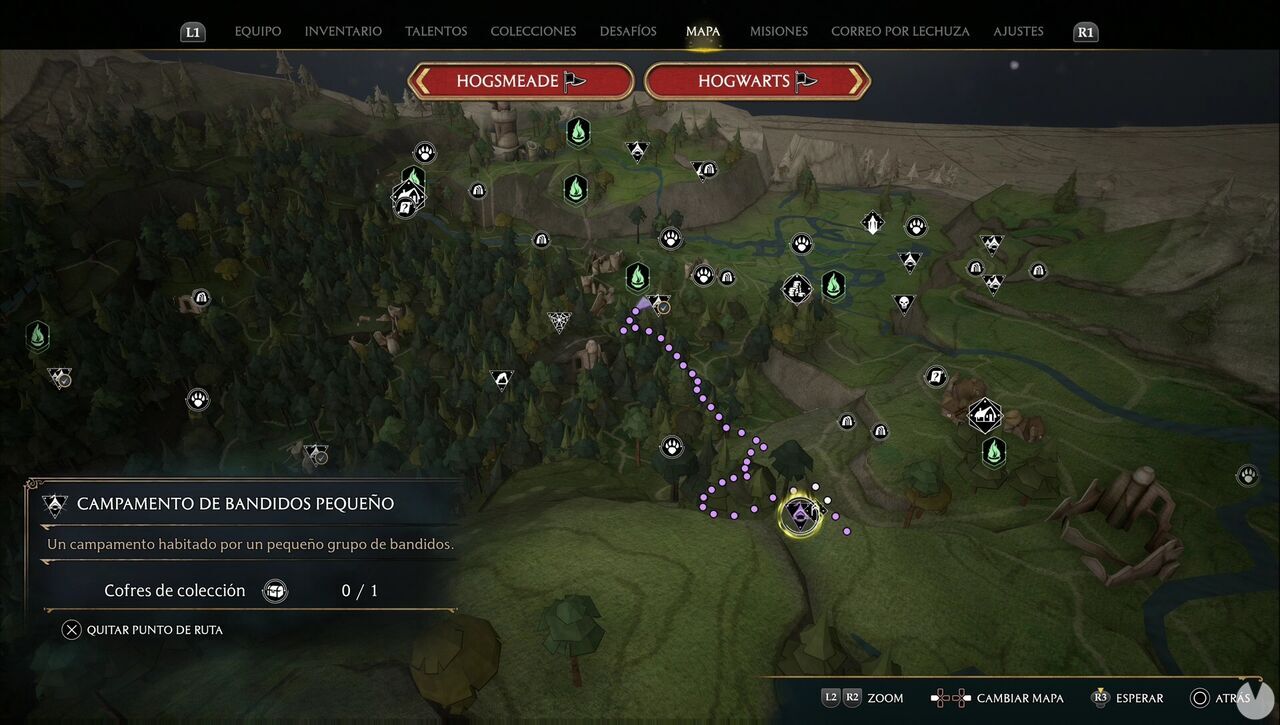Select the spider web lair triangle icon
This screenshot has width=1280, height=725.
pos(559,321)
